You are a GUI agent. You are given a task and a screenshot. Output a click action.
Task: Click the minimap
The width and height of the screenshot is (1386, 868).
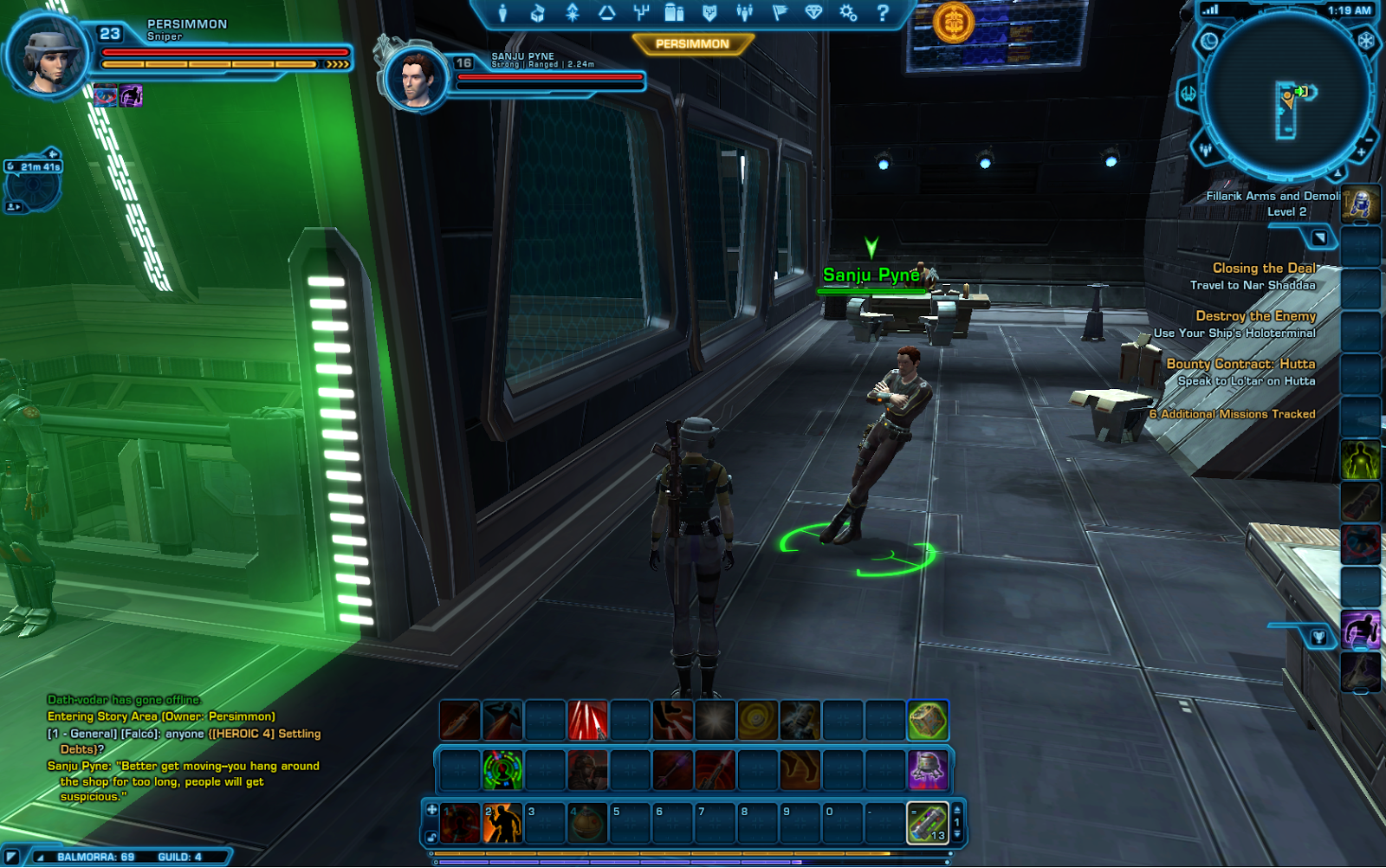pyautogui.click(x=1286, y=95)
